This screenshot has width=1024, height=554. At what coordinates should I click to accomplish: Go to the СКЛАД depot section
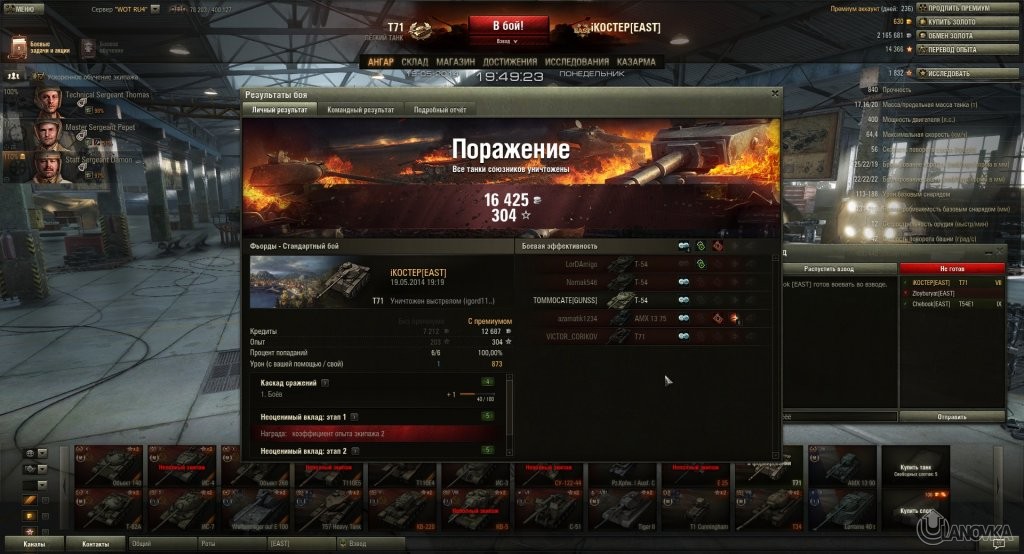click(414, 61)
